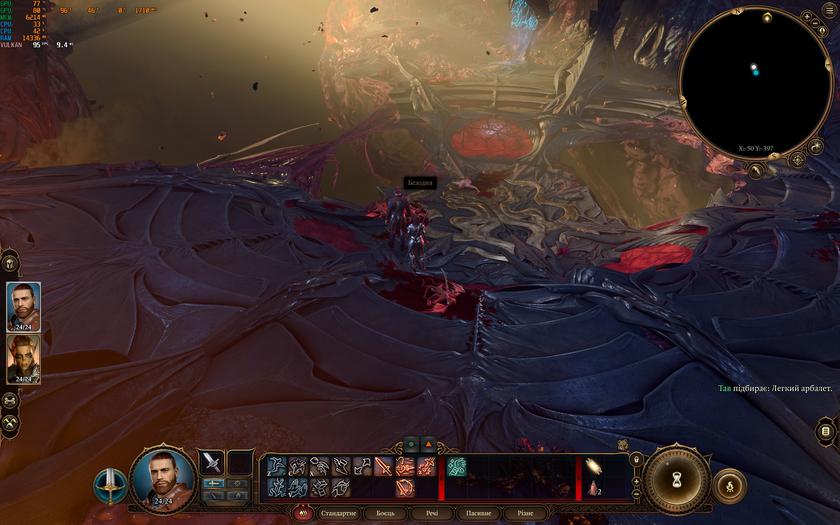The height and width of the screenshot is (525, 840).
Task: Click the sword and shield round button
Action: [108, 485]
